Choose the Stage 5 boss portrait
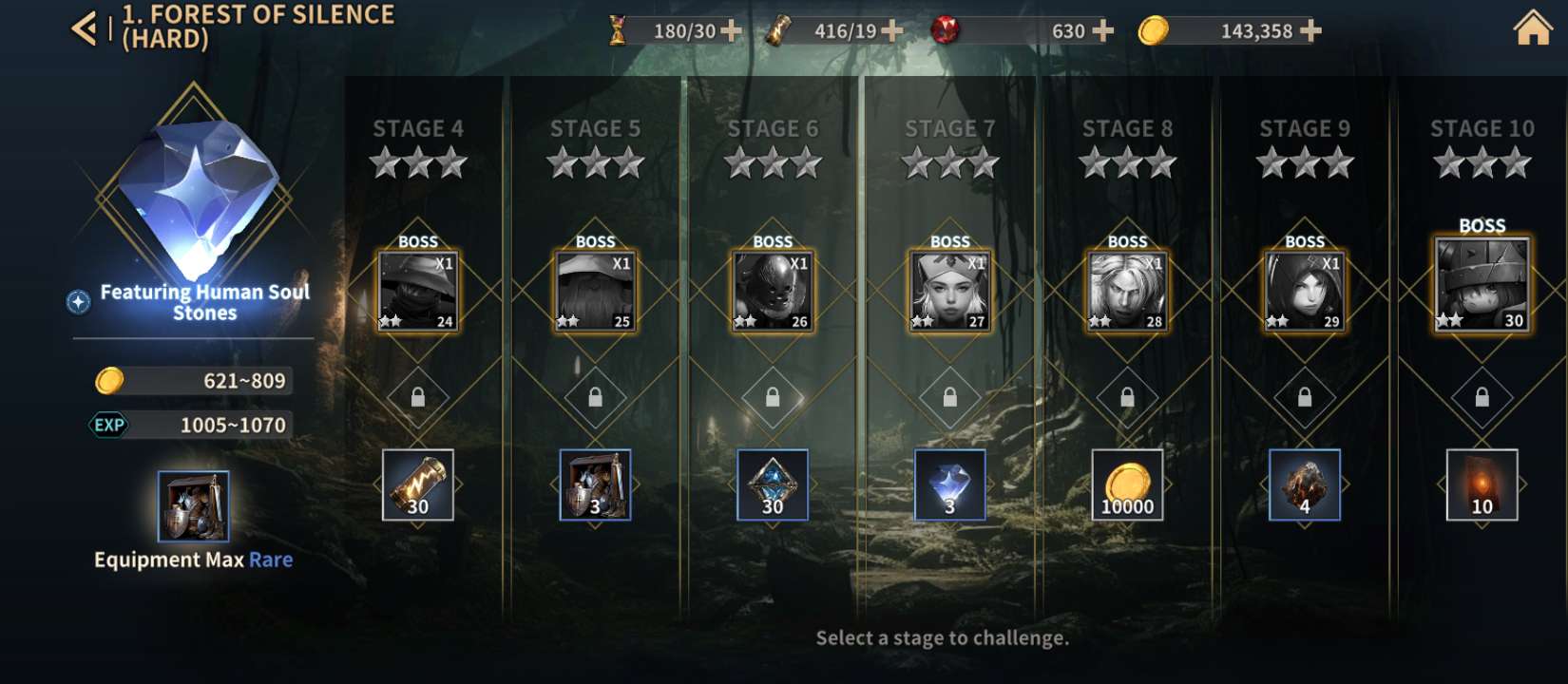 595,291
